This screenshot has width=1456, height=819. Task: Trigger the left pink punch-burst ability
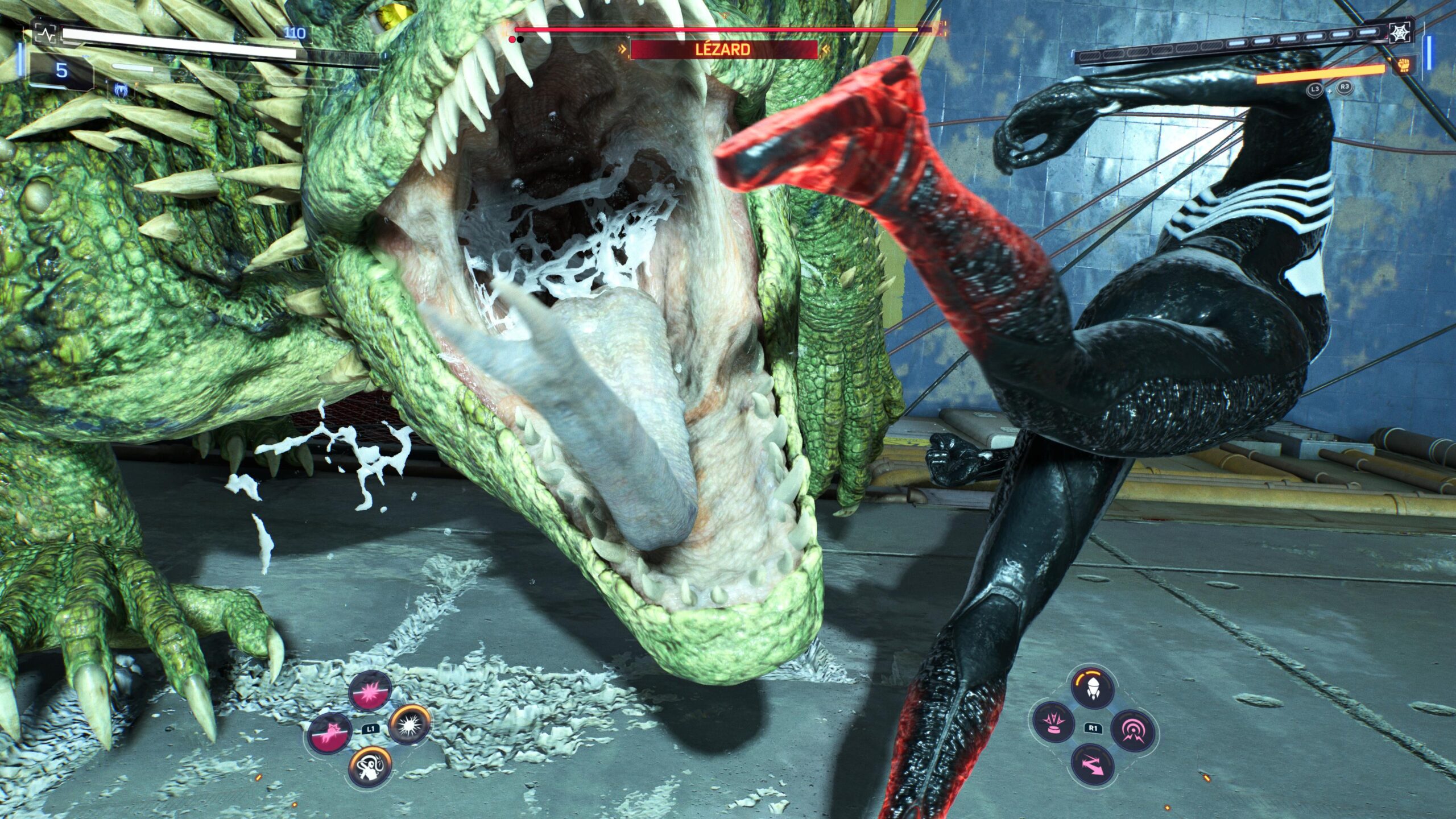tap(330, 734)
